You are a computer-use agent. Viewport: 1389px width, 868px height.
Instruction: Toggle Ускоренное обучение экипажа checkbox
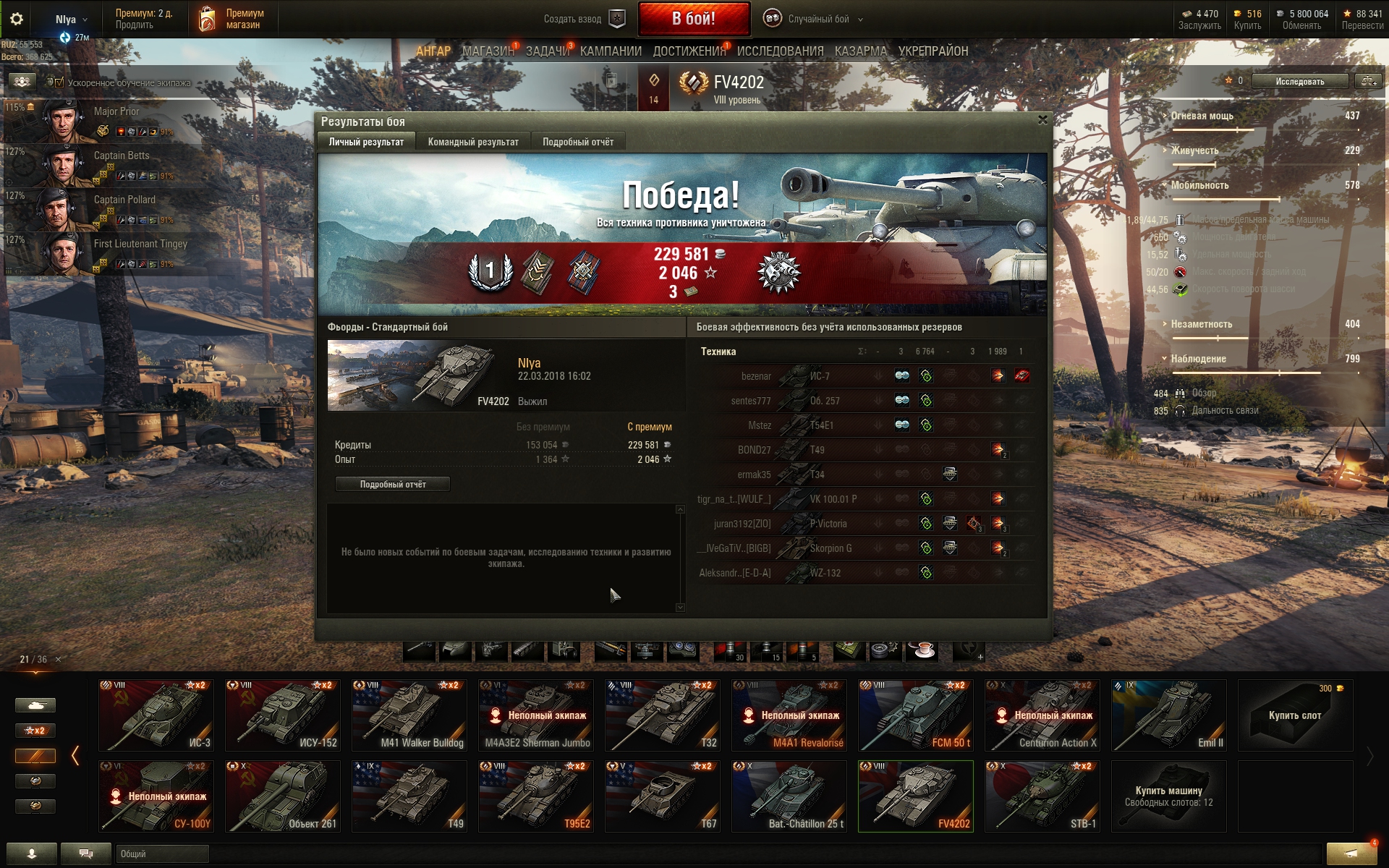click(59, 82)
